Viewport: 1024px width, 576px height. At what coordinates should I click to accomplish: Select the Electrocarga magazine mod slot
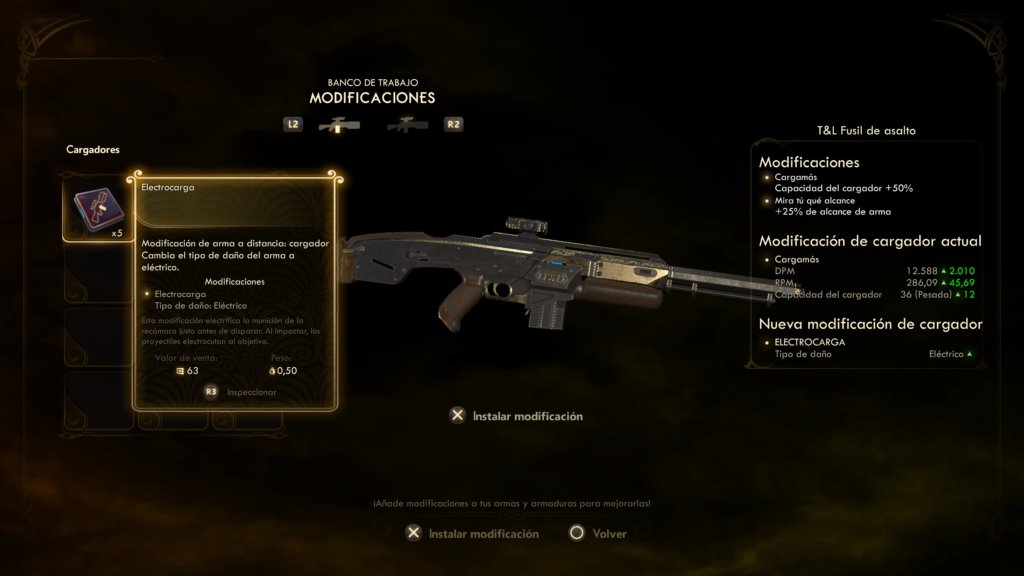click(x=96, y=210)
